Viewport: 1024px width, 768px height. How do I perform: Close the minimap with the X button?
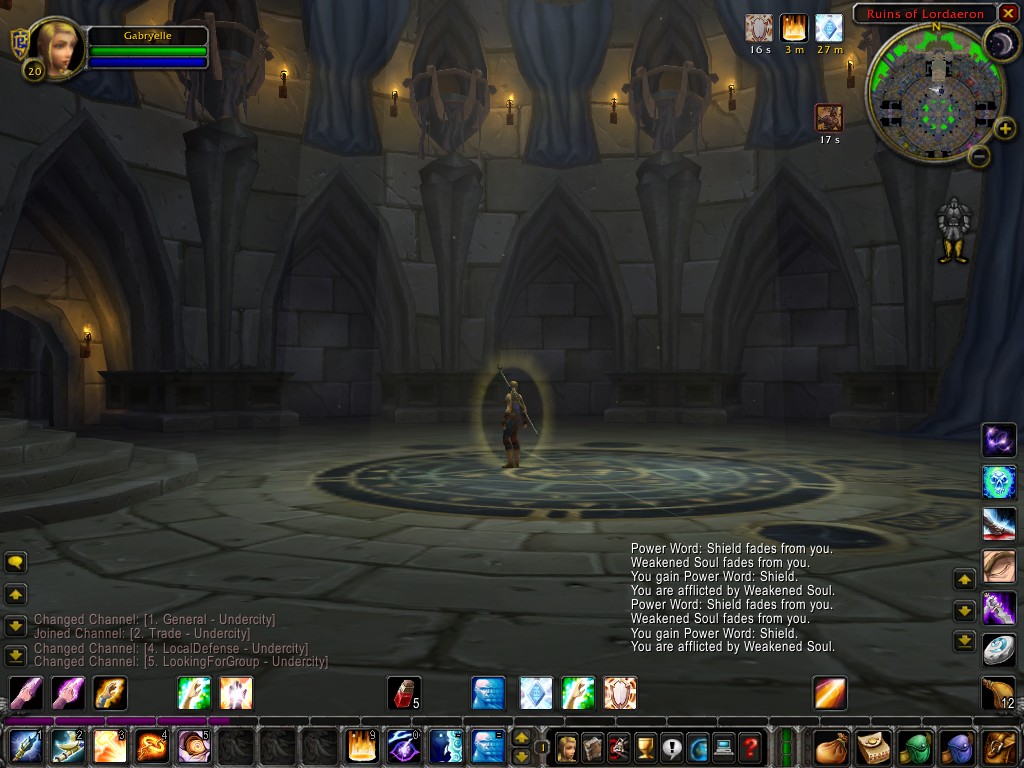coord(1007,13)
